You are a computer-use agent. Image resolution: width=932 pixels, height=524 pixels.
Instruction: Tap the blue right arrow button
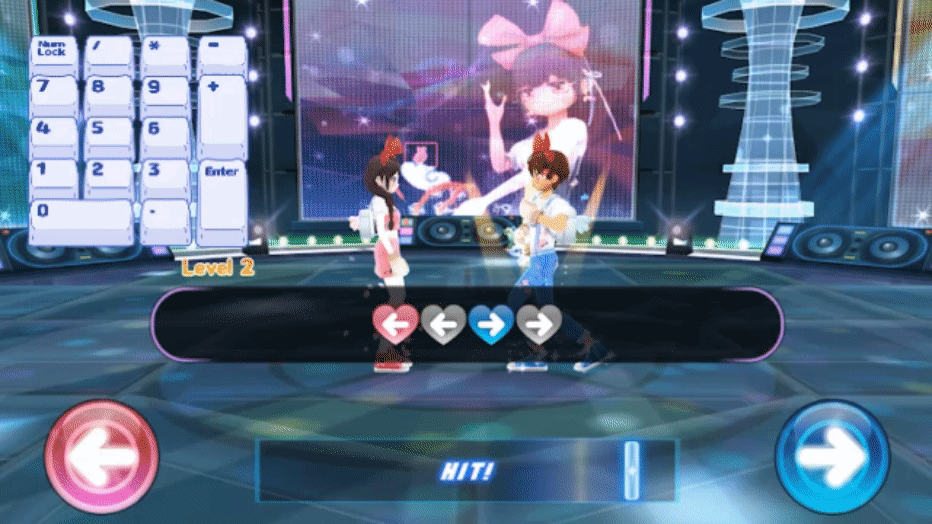click(x=831, y=458)
